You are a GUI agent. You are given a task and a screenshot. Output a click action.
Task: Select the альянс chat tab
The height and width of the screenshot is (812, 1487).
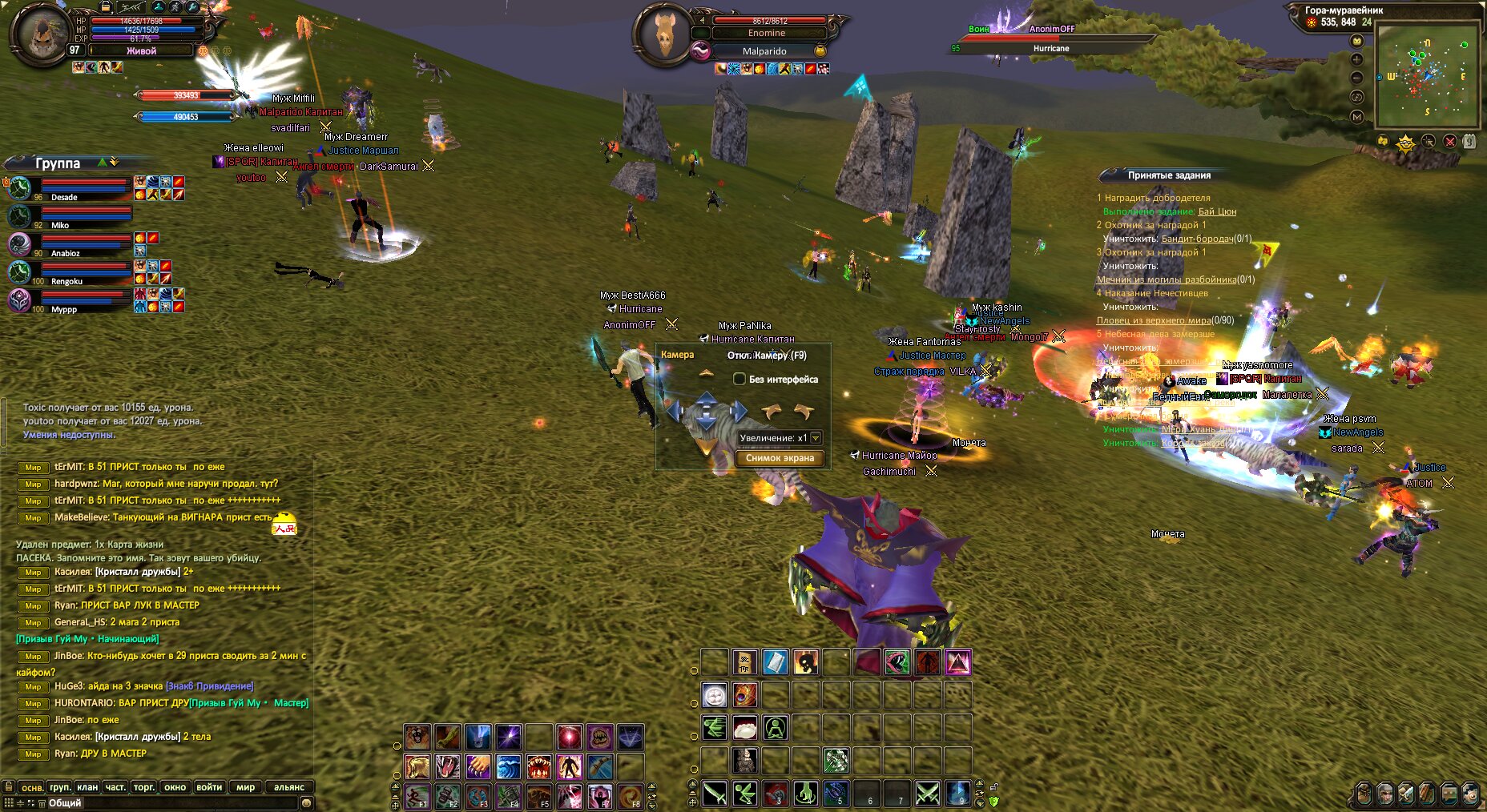coord(289,787)
